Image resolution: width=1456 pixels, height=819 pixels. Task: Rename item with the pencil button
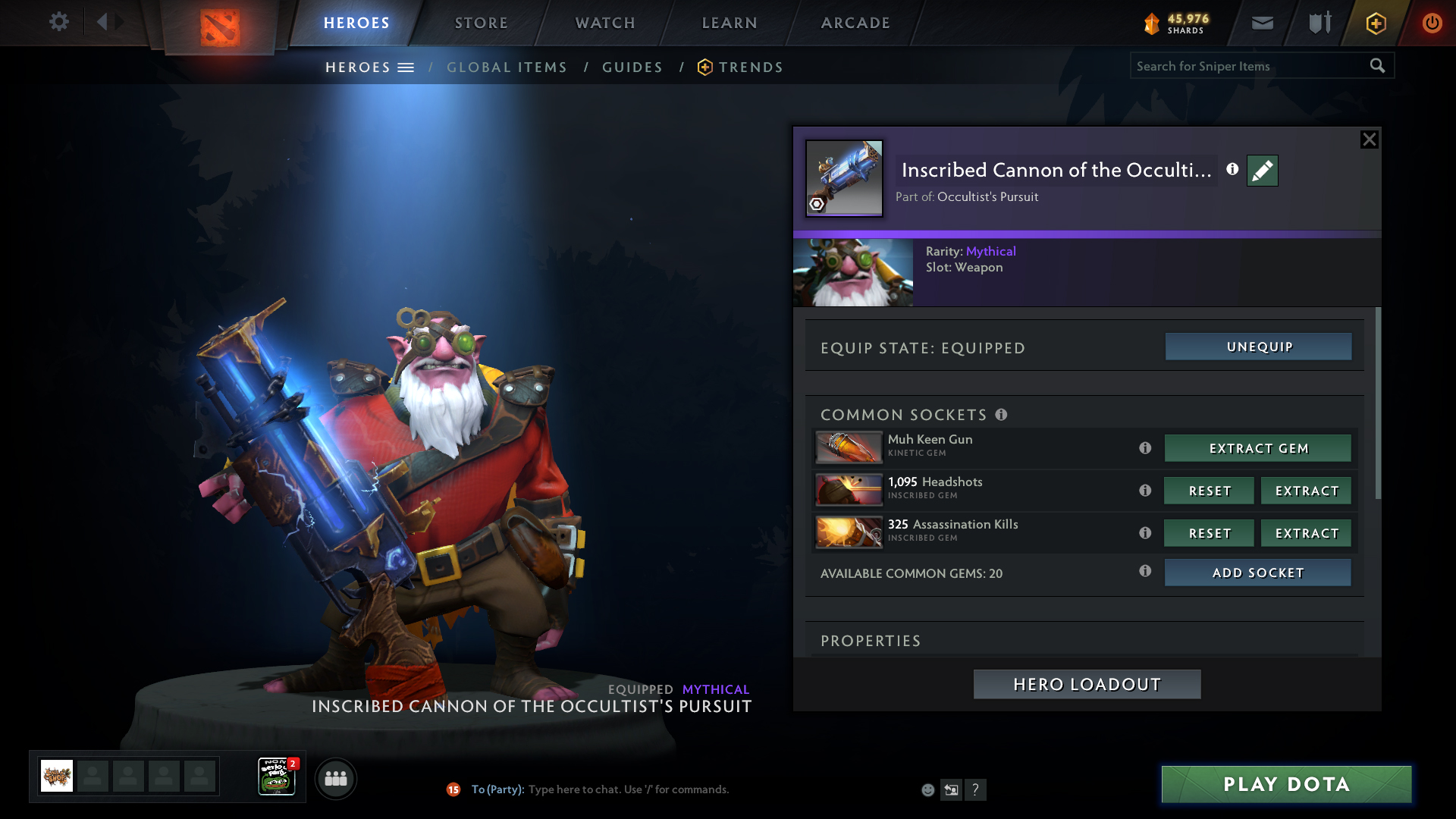(x=1262, y=171)
